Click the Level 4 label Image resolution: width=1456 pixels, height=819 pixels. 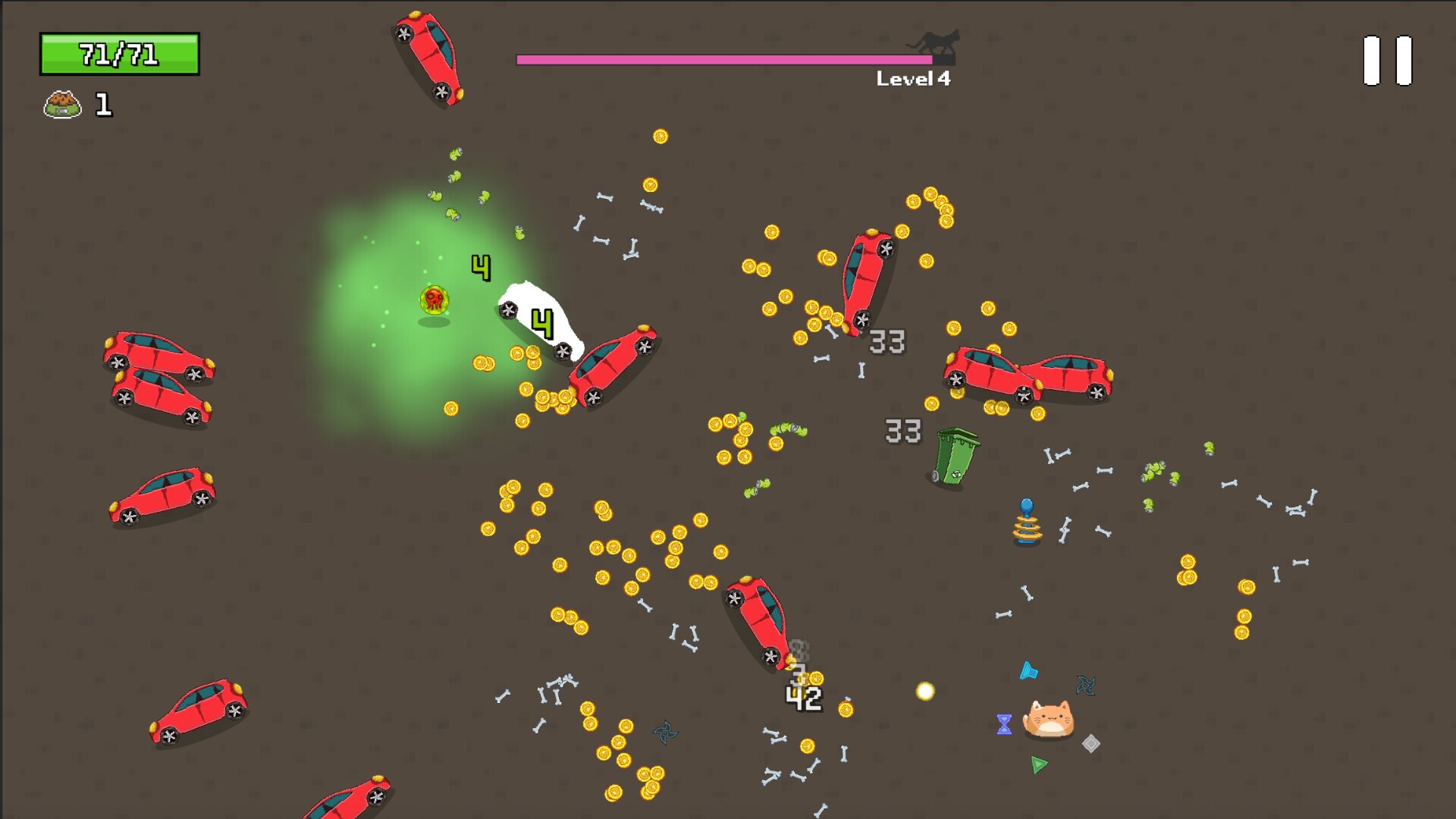pyautogui.click(x=913, y=77)
